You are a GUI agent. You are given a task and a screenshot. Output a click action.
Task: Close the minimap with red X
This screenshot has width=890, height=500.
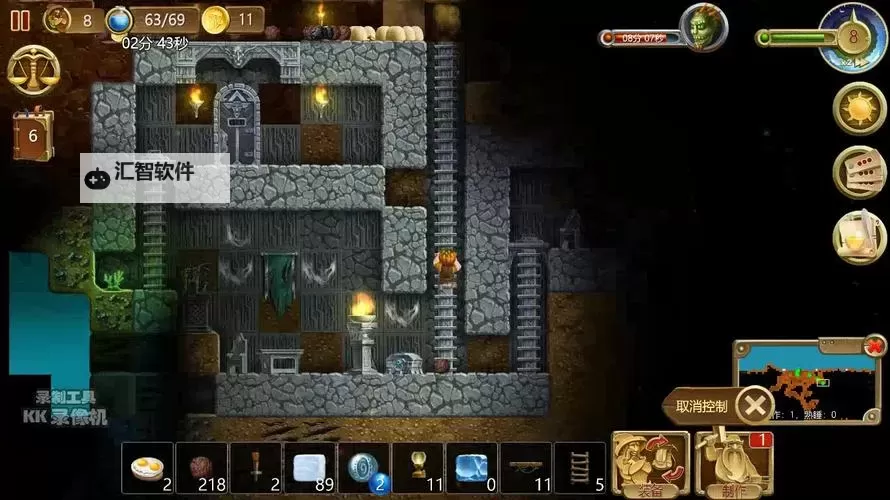[875, 346]
